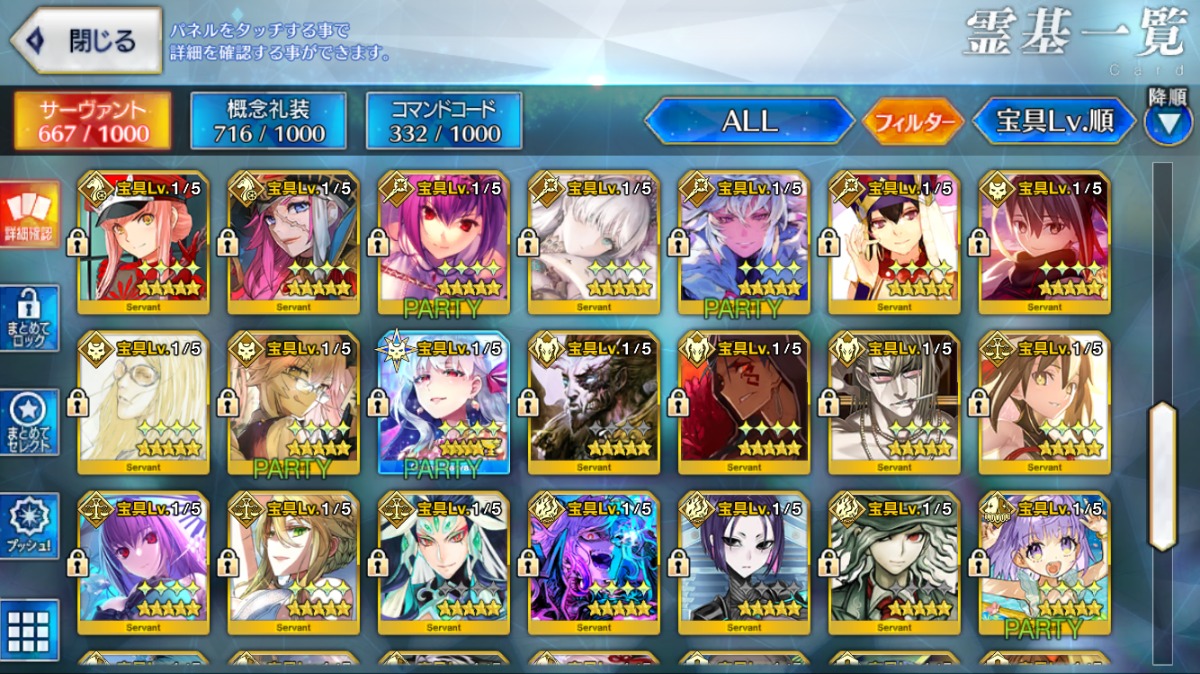Activate the まとめてセレクト bulk select button

click(29, 422)
